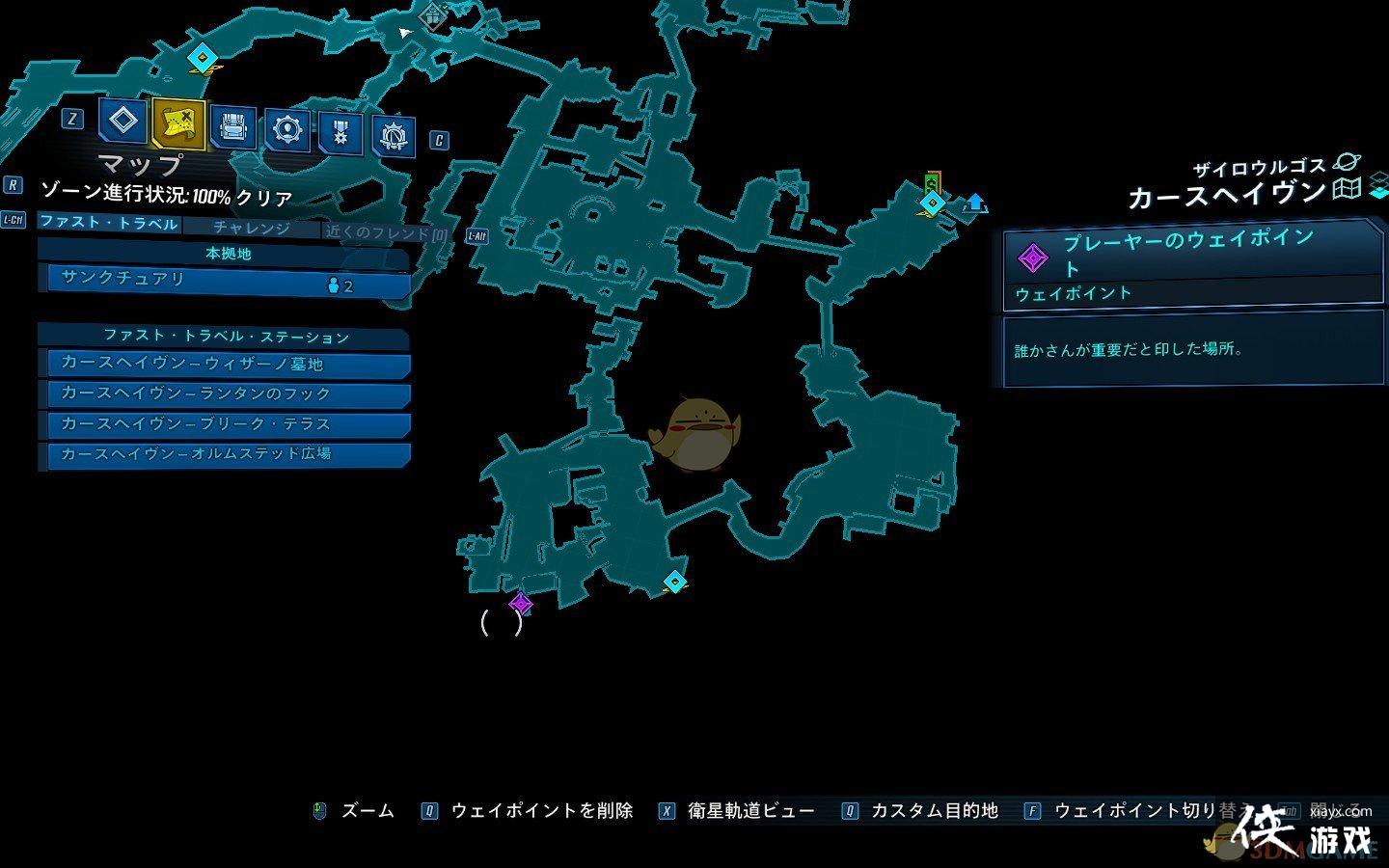Screen dimensions: 1389x868
Task: Toggle the stacked map layers icon
Action: point(1378,185)
